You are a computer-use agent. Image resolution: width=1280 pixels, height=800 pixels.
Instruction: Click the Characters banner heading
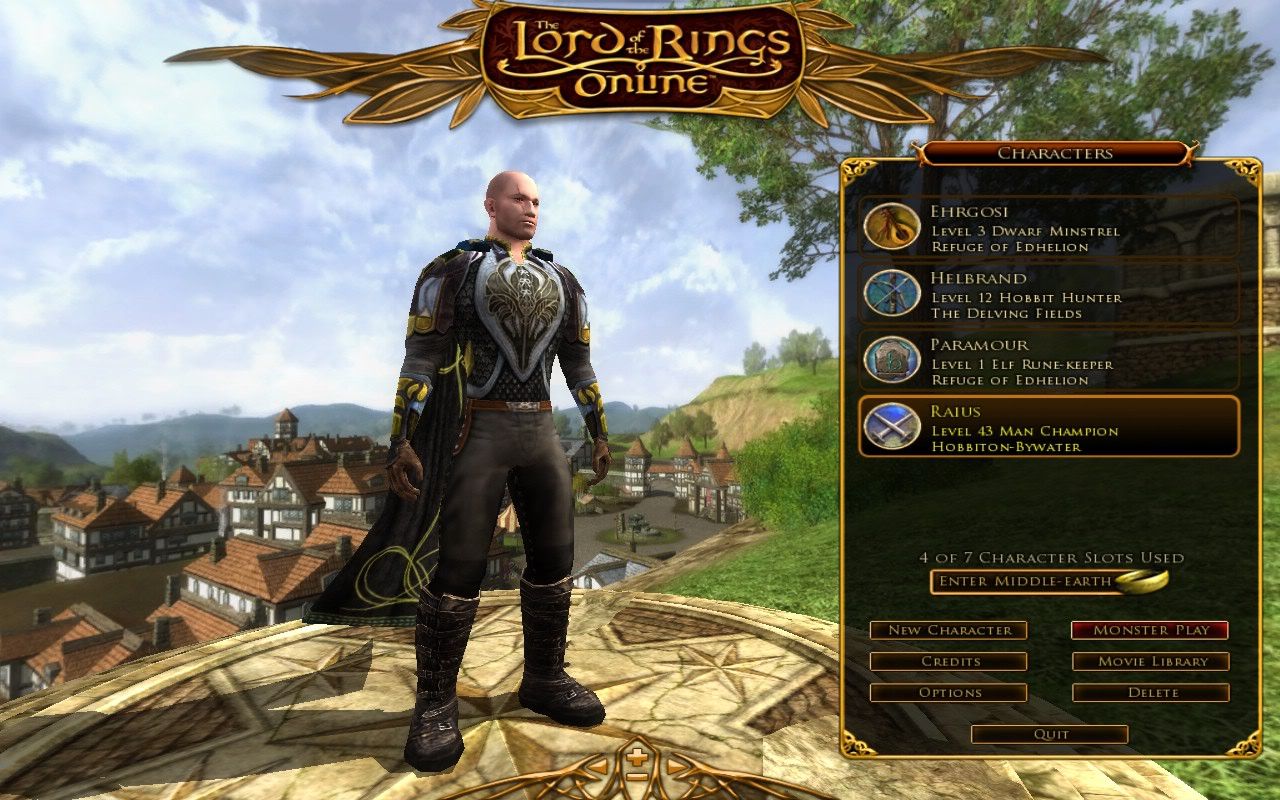coord(1053,153)
